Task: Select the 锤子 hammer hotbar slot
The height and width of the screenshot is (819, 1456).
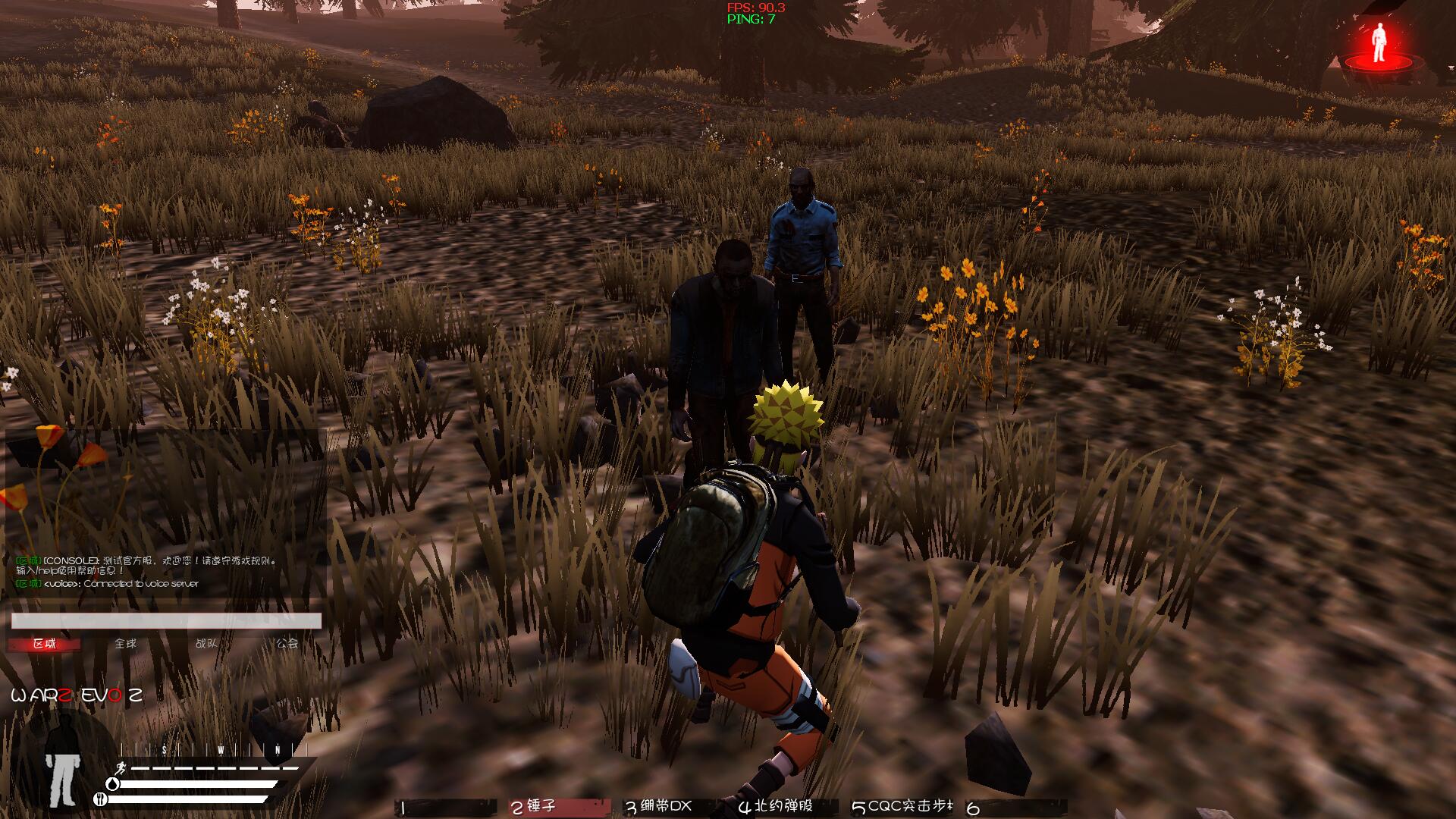Action: click(x=558, y=807)
